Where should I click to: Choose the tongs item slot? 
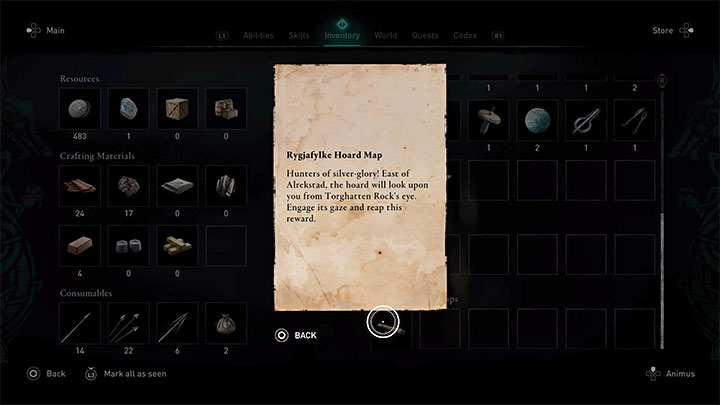tap(636, 120)
